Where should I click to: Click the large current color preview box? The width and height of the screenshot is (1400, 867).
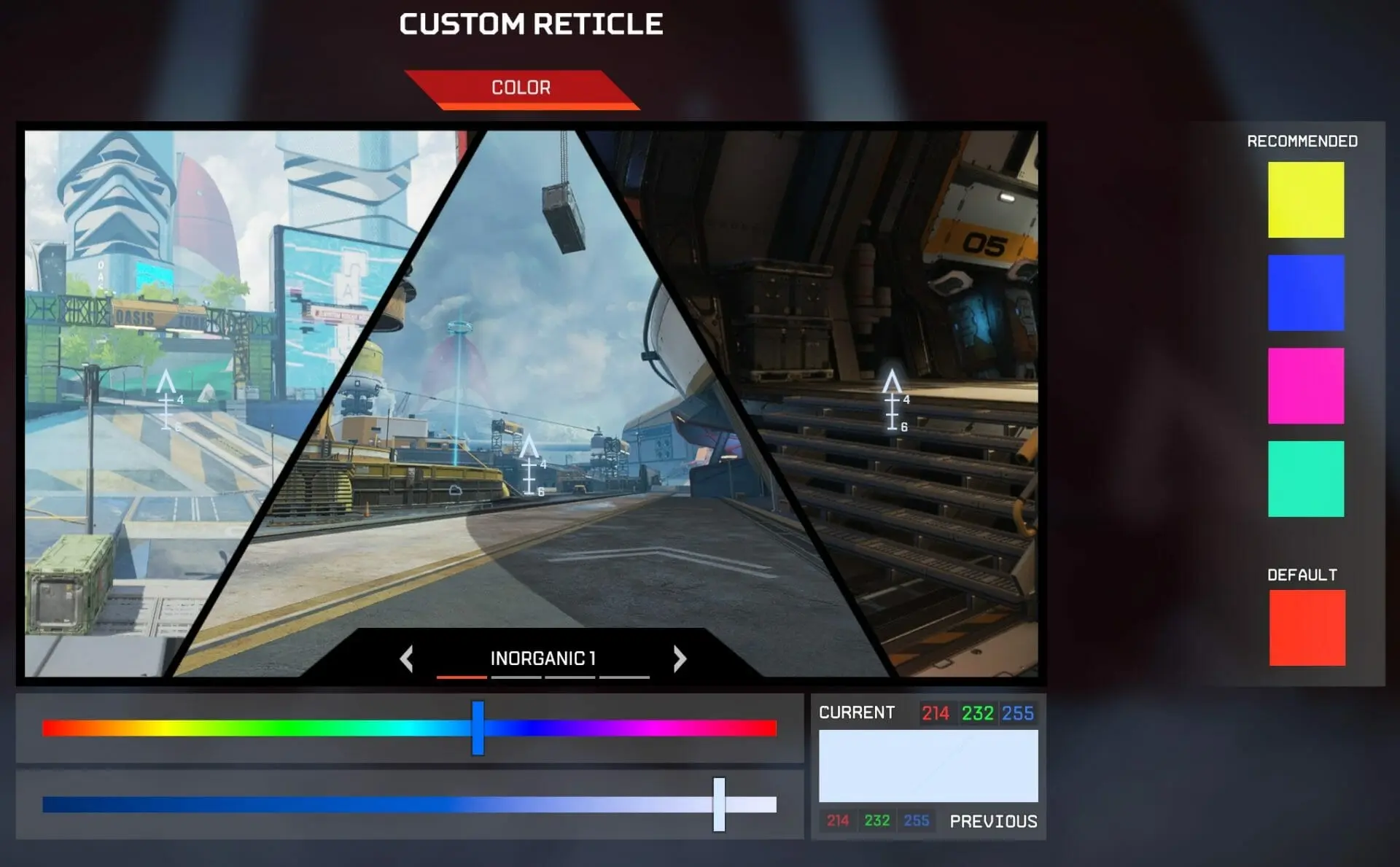(927, 766)
